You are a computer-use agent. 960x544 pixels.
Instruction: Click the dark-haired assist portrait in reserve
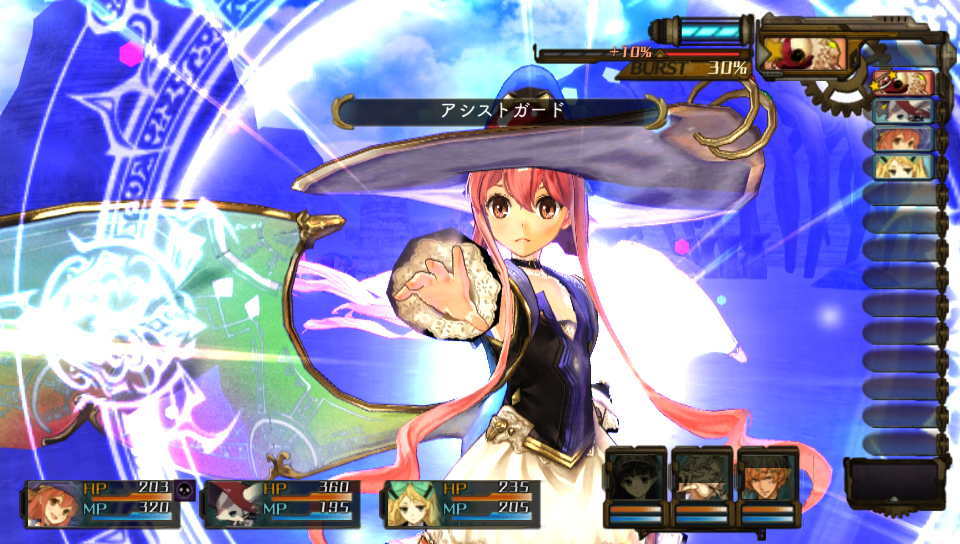pos(635,479)
